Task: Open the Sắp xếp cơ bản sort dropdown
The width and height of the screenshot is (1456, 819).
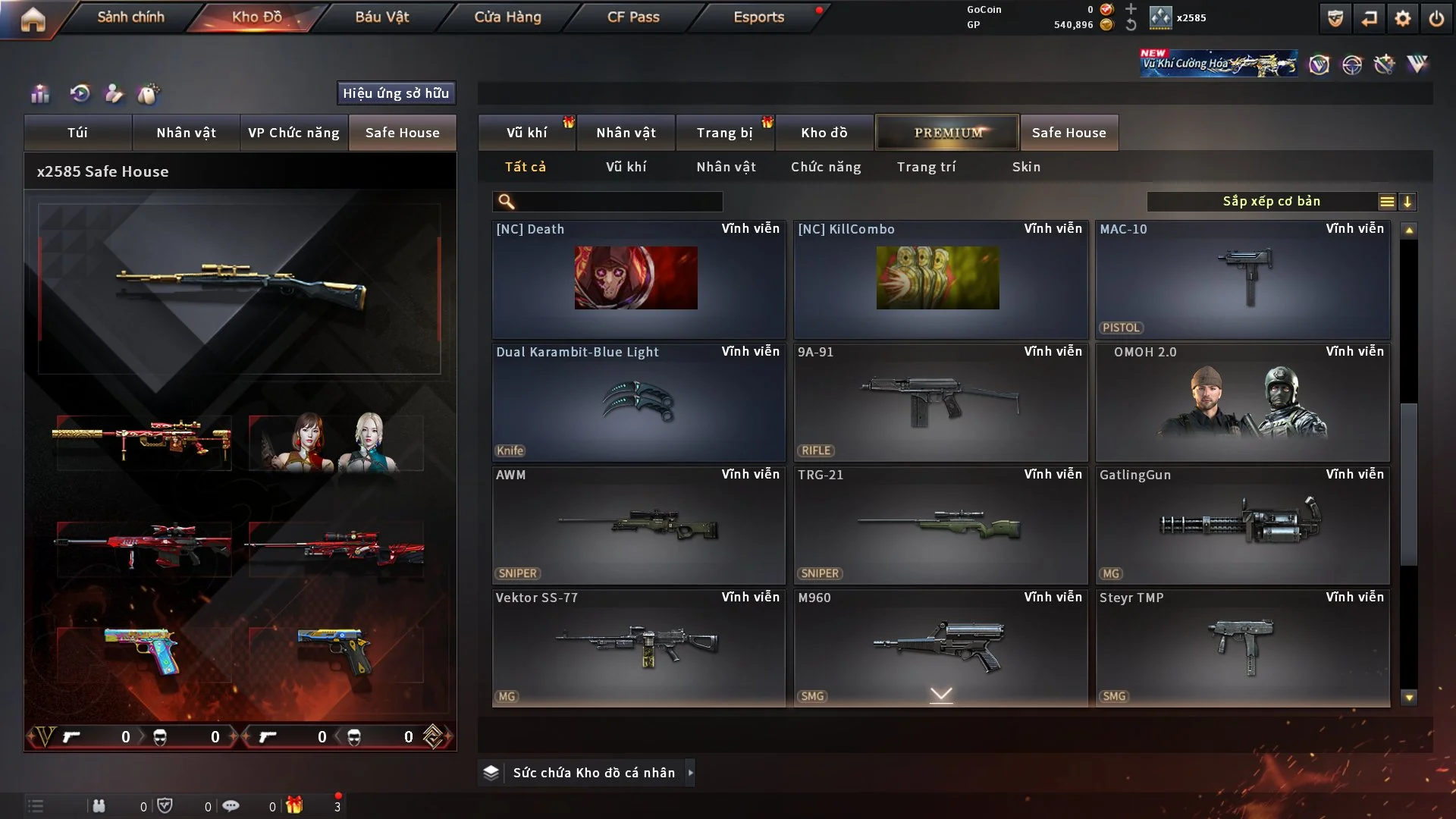Action: click(x=1271, y=202)
